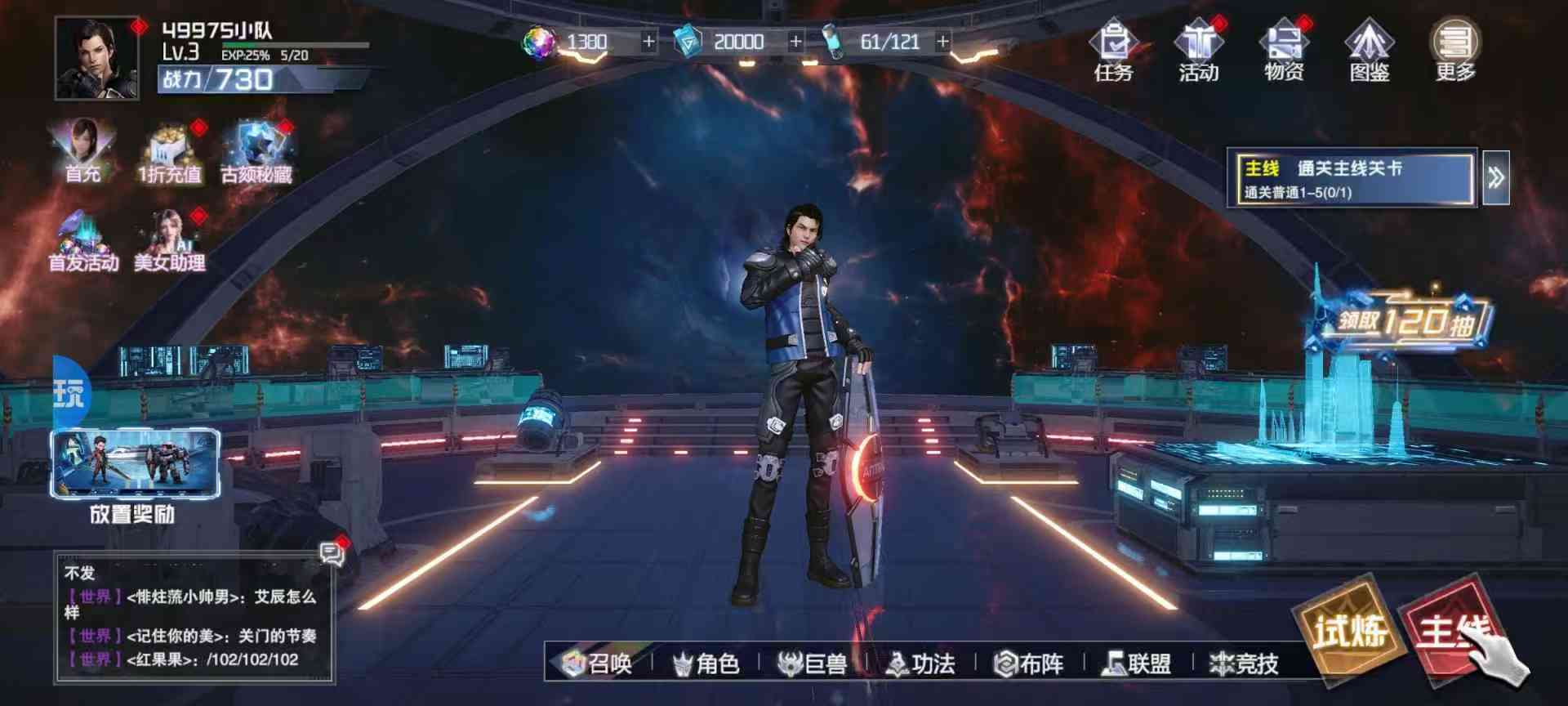Enter the 试炼 trial mode

click(x=1349, y=629)
